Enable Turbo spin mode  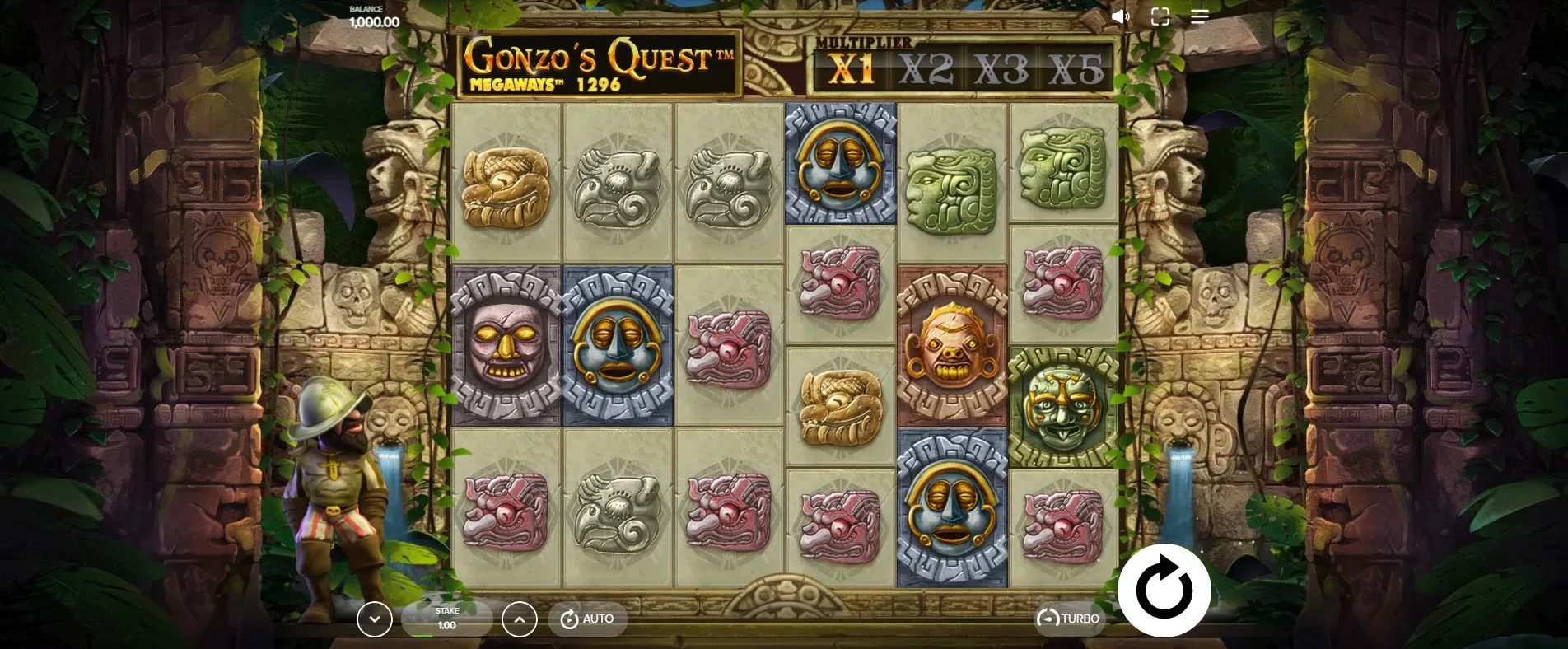pyautogui.click(x=1069, y=619)
